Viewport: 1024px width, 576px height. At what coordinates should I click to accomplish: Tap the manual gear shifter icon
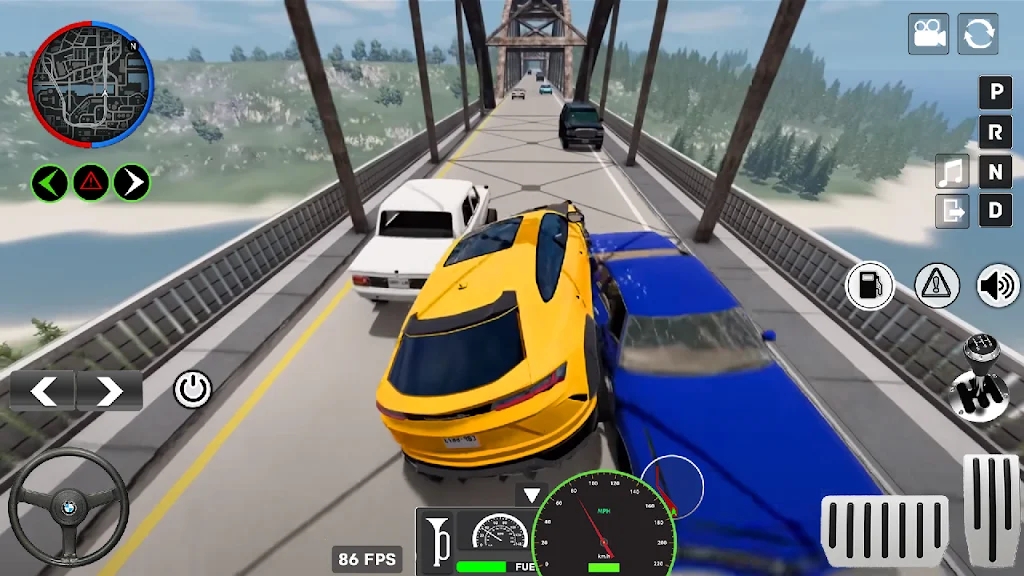click(979, 380)
